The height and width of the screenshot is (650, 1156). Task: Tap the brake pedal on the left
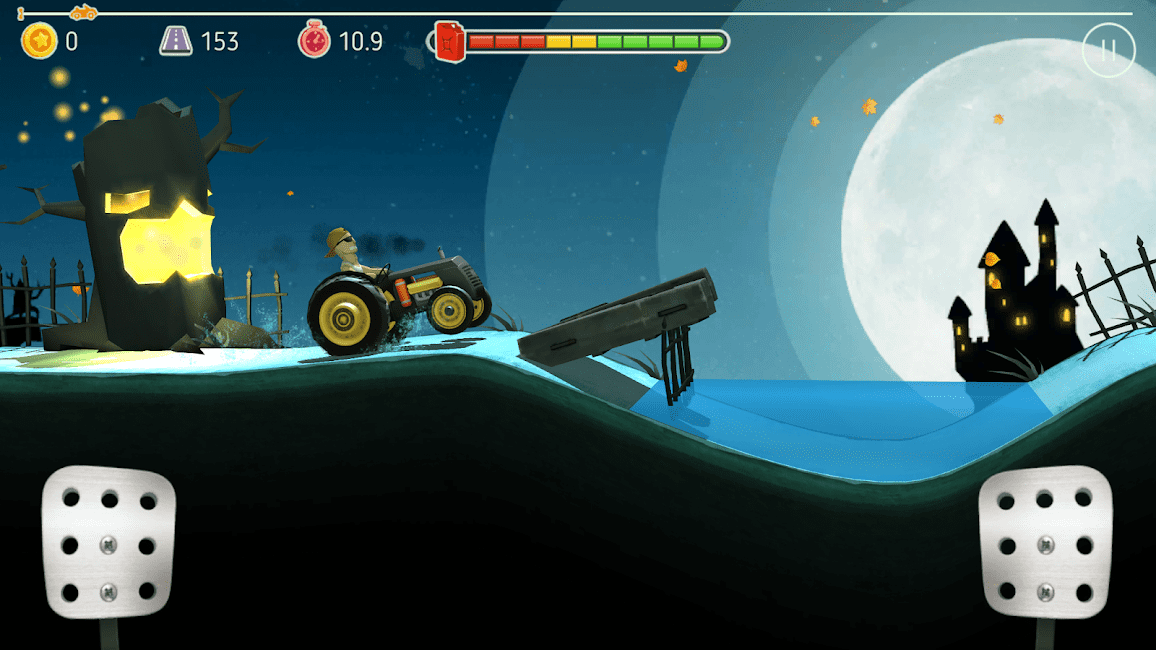(x=108, y=545)
